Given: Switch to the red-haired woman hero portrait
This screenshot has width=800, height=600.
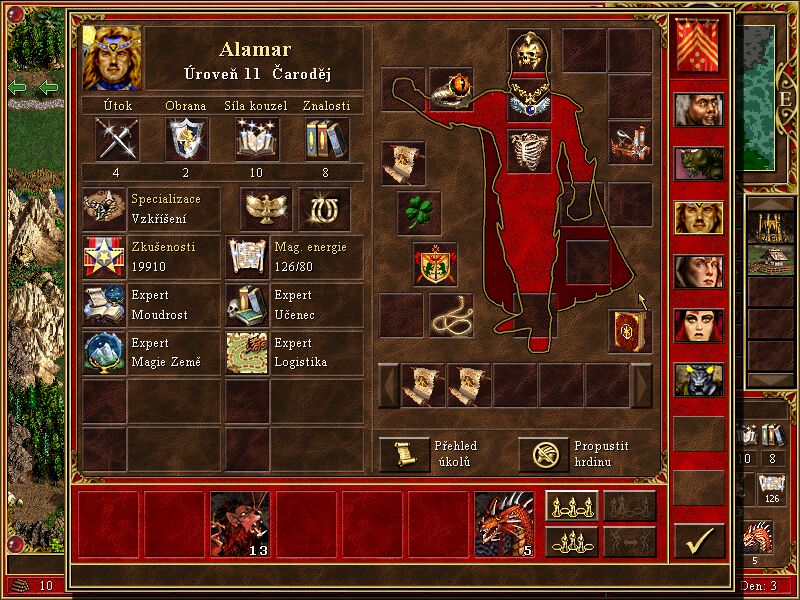Looking at the screenshot, I should point(698,325).
